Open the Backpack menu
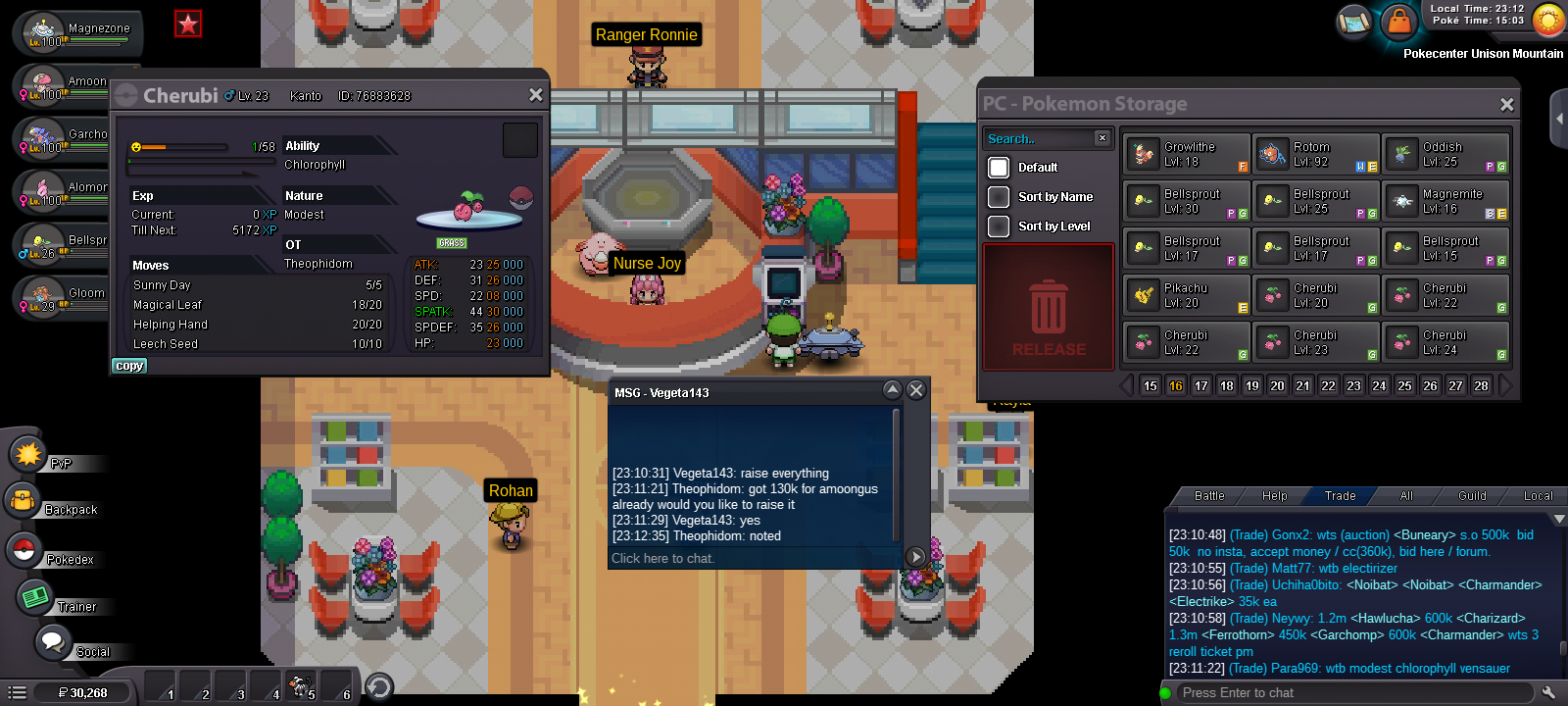The width and height of the screenshot is (1568, 706). click(49, 505)
